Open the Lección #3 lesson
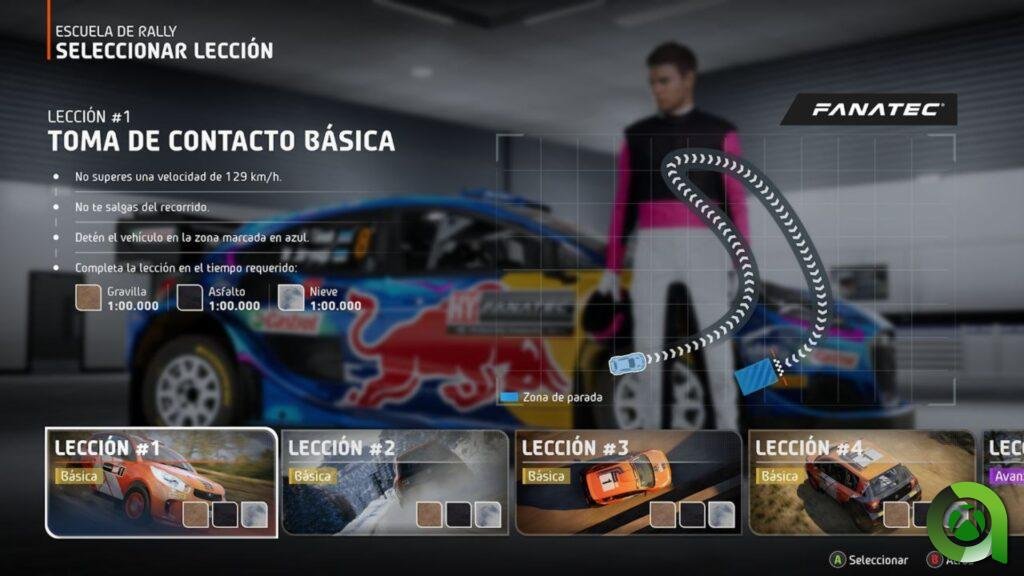1024x576 pixels. click(x=628, y=482)
